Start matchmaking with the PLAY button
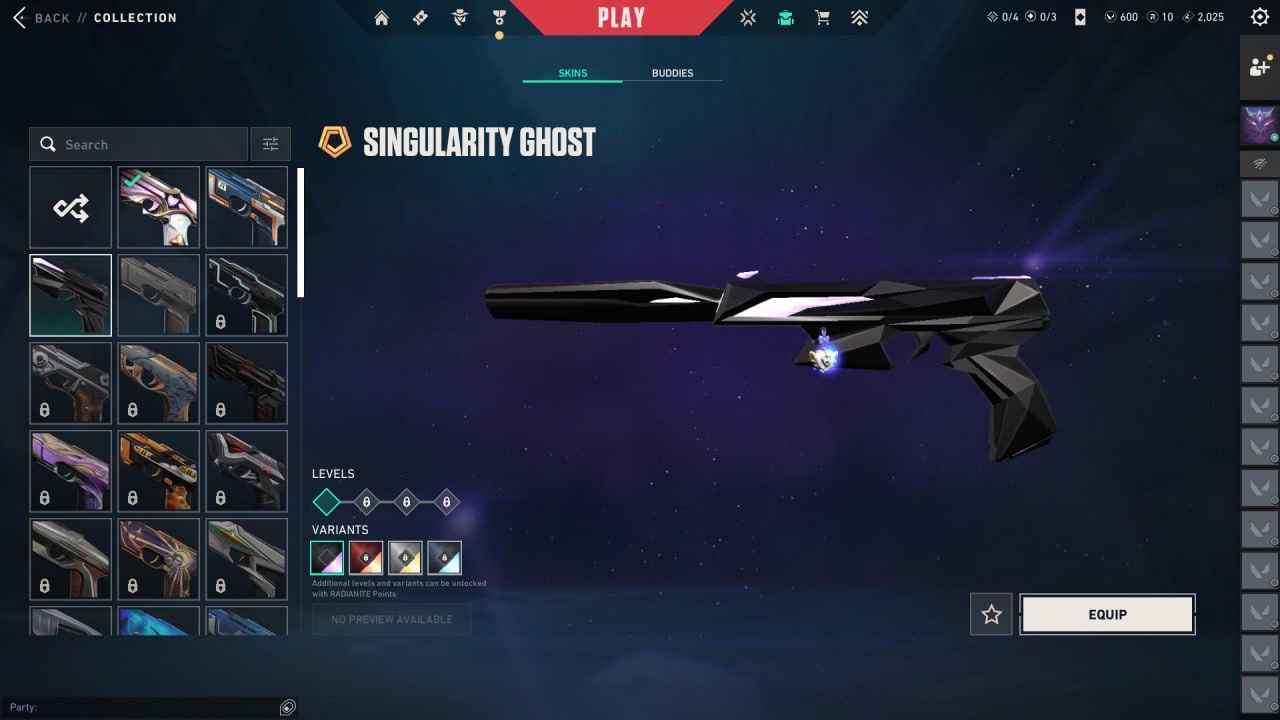The height and width of the screenshot is (720, 1280). [x=621, y=17]
